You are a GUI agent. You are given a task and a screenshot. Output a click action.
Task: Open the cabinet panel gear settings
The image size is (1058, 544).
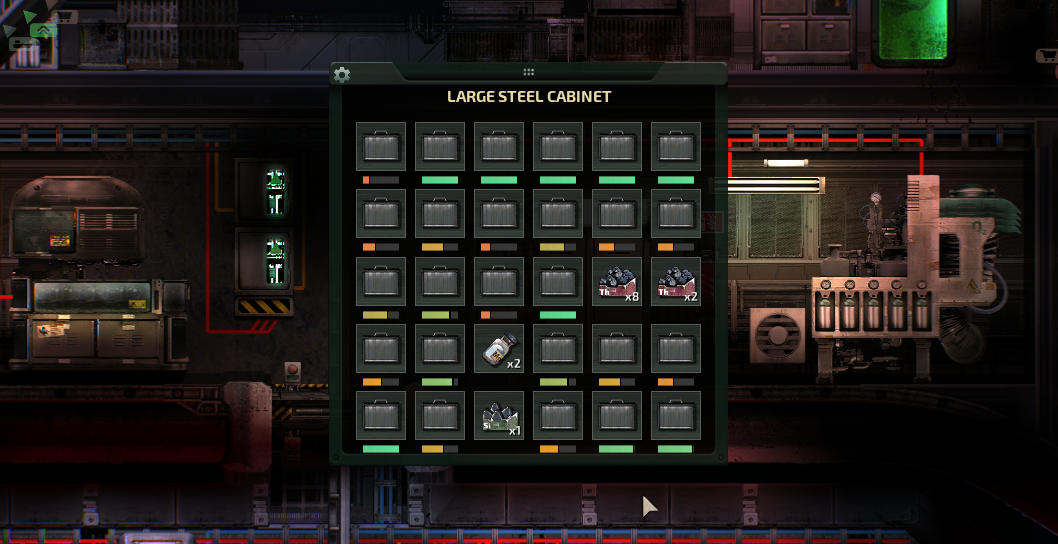[342, 75]
